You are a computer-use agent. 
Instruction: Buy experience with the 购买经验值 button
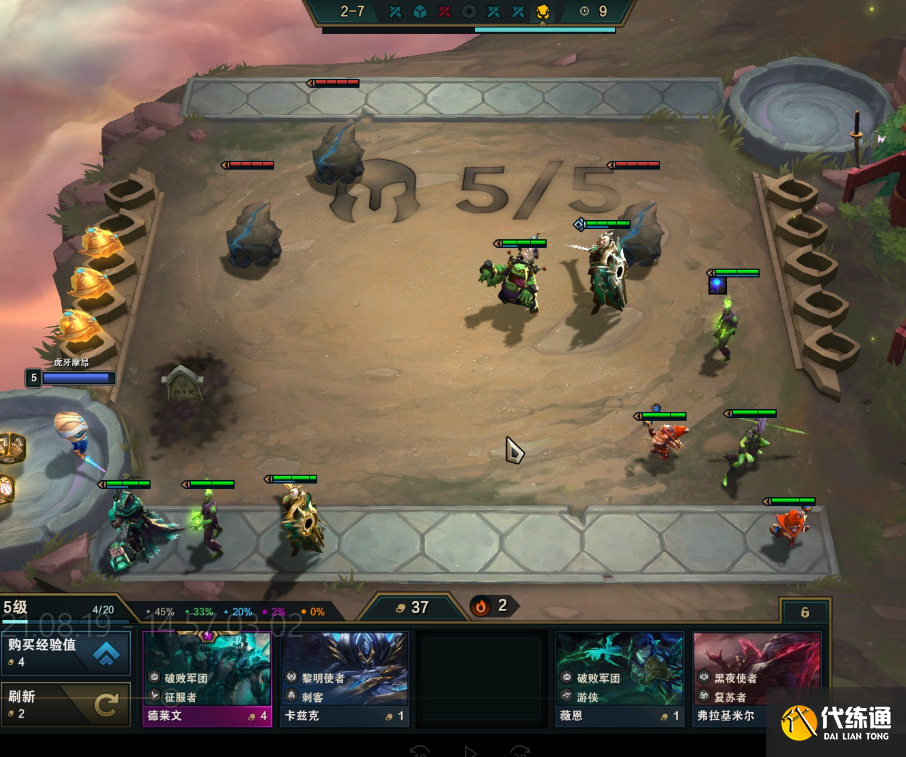pos(66,652)
